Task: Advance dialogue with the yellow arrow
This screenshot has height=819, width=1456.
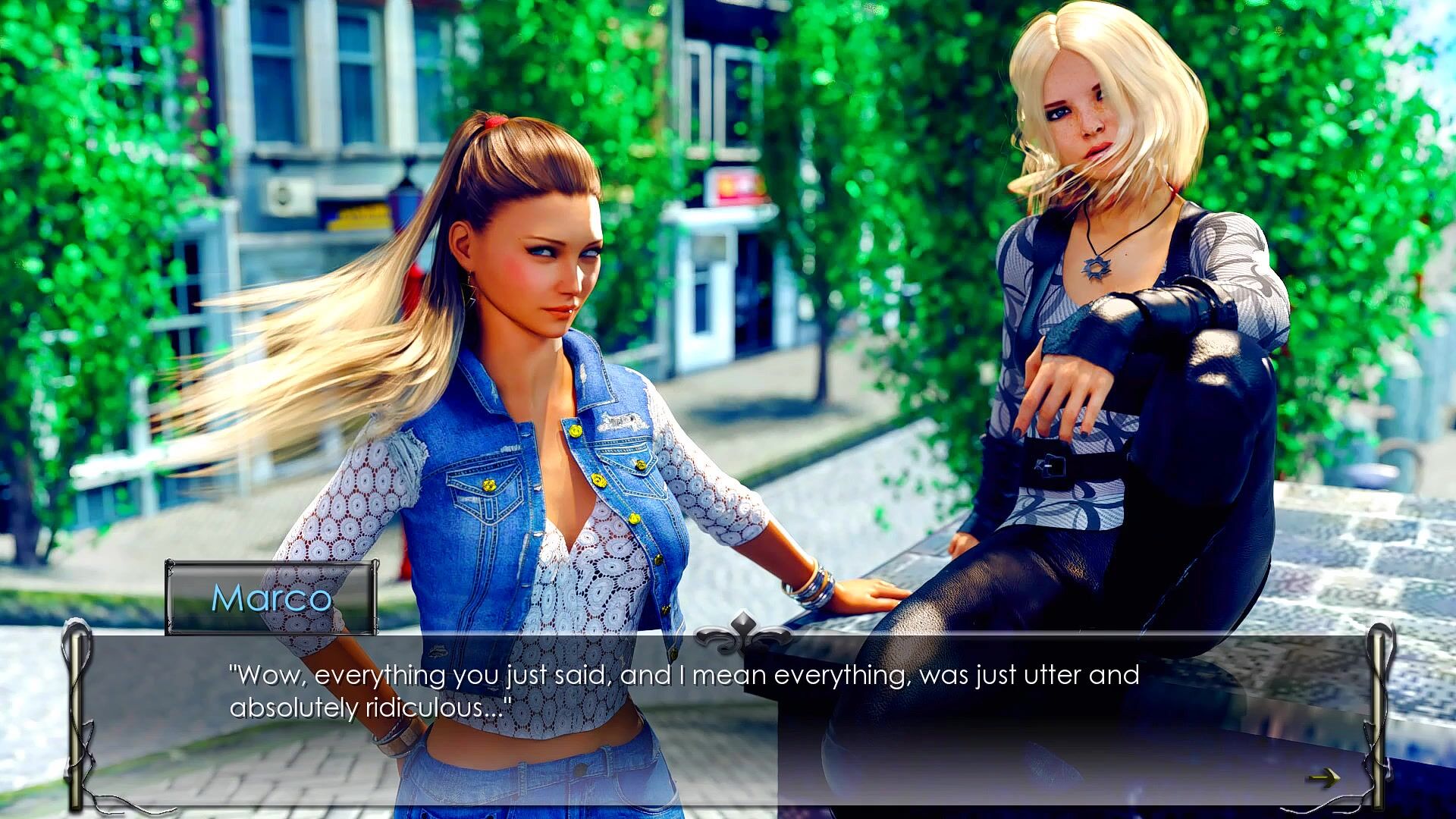Action: point(1323,778)
